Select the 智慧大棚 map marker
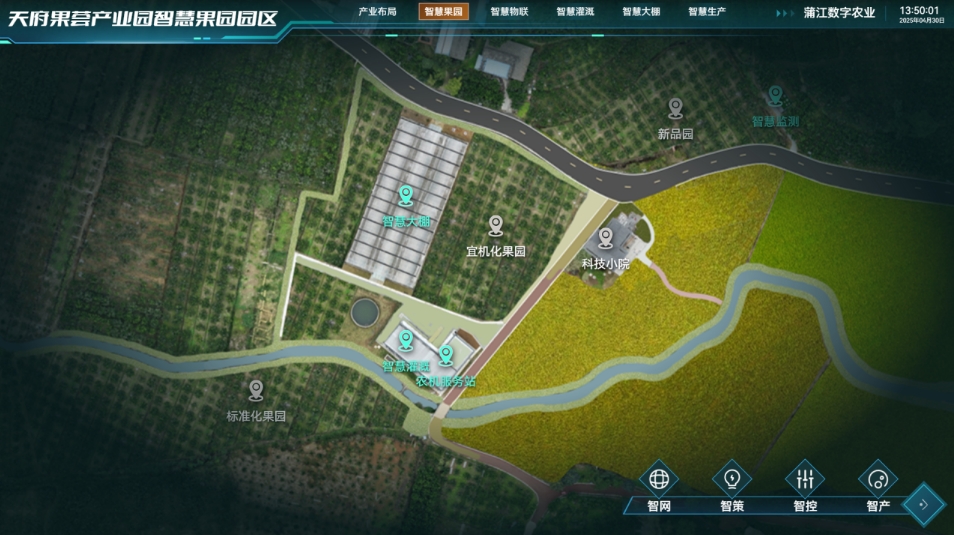 point(406,195)
